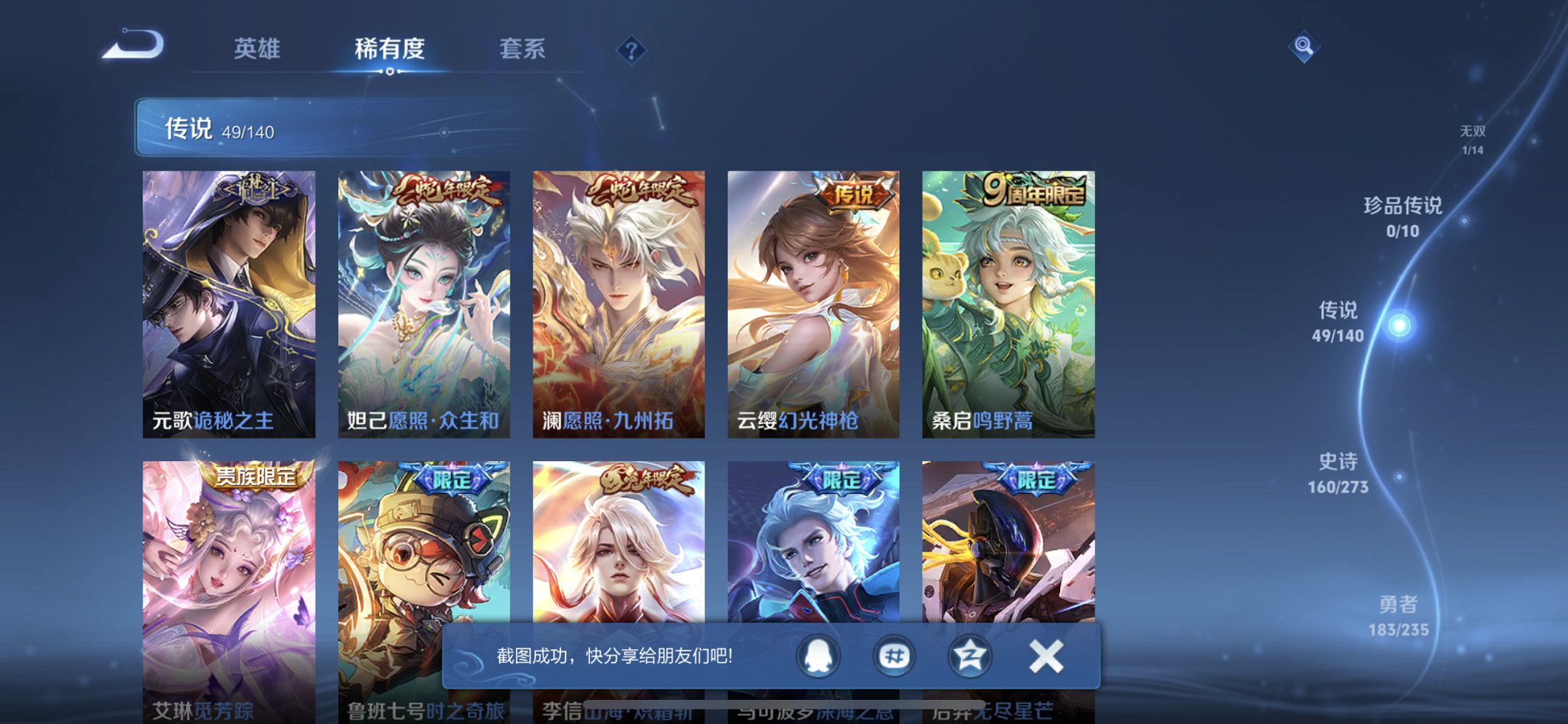Select the 妲己愿照·众生和 skin card
1568x724 pixels.
424,300
